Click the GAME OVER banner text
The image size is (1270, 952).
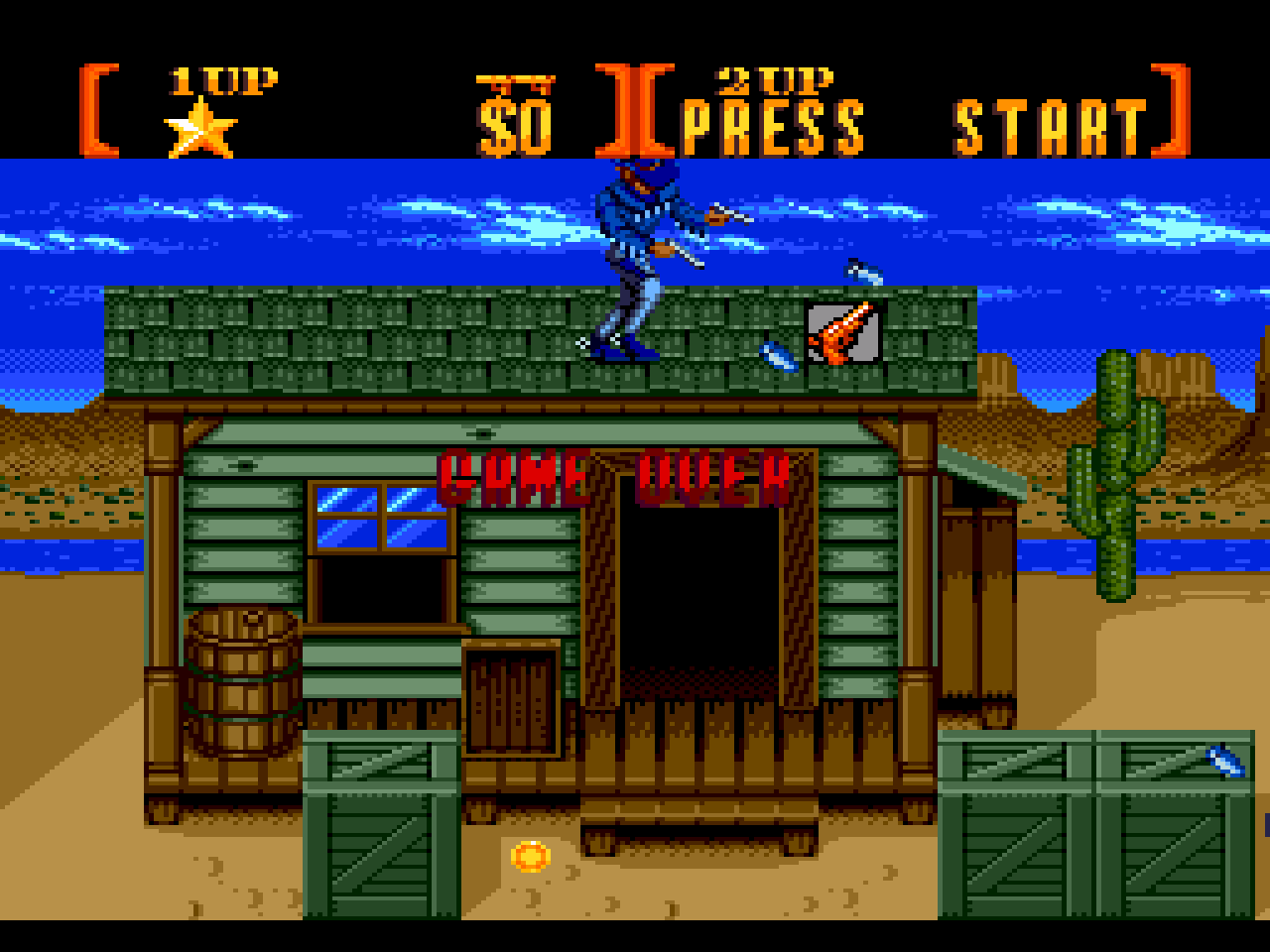615,476
